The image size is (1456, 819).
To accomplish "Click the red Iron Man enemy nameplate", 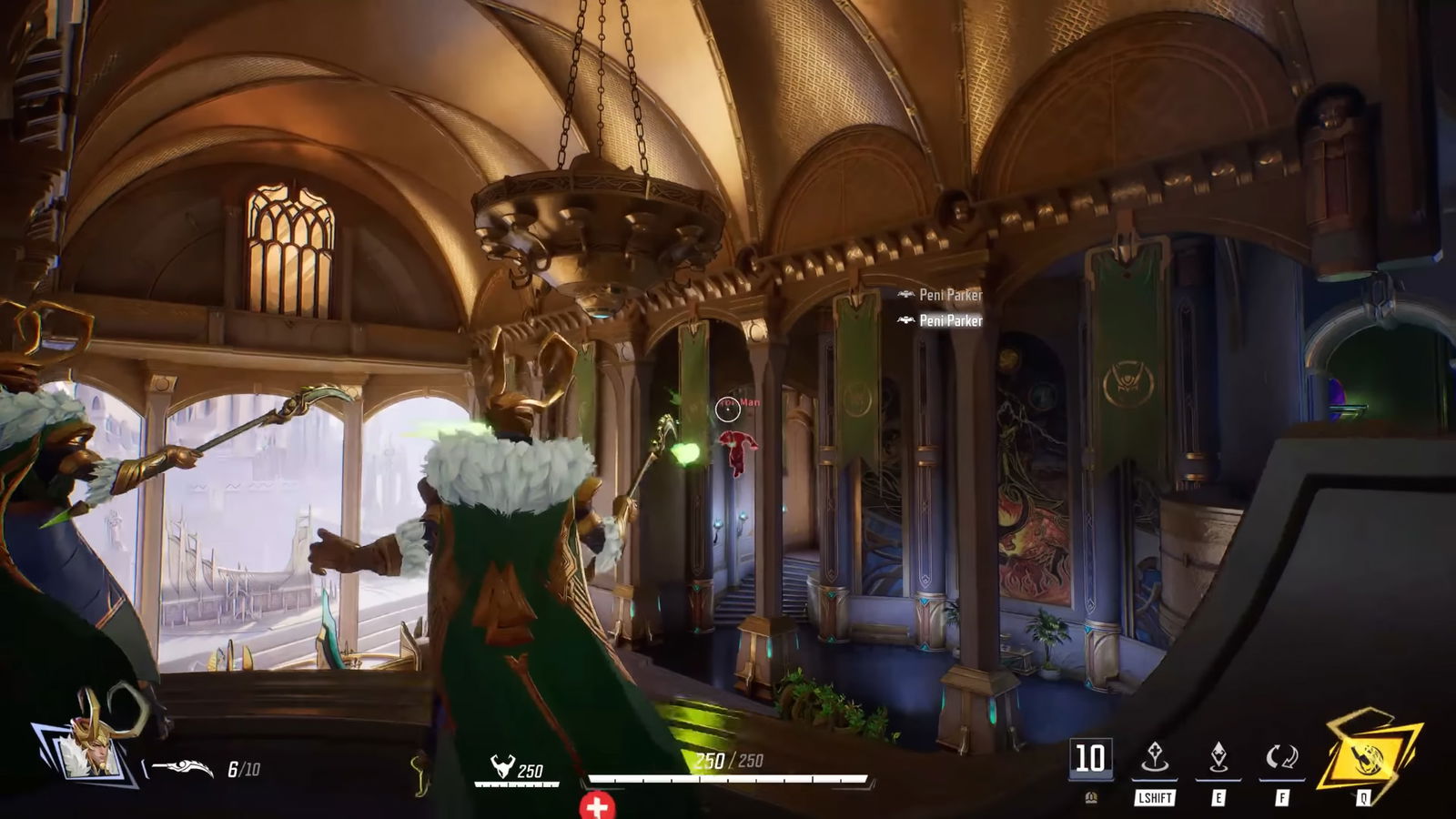I will (740, 401).
